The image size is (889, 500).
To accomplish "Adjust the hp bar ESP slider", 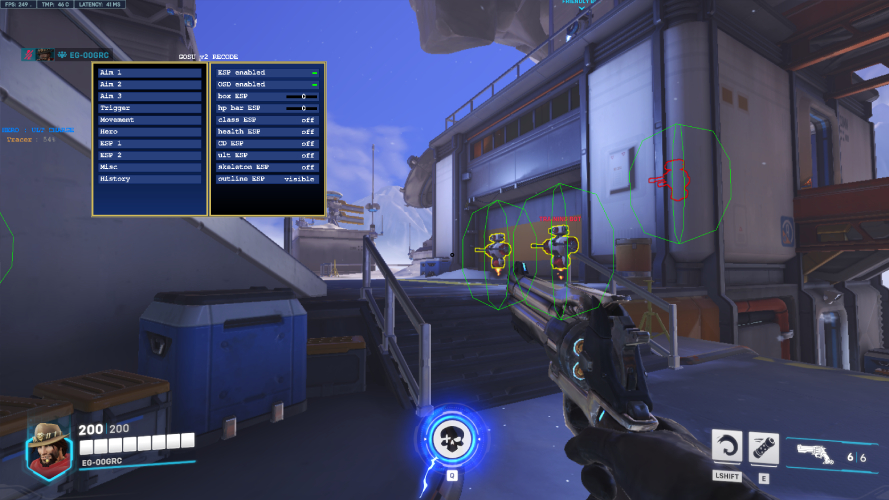I will (x=301, y=108).
